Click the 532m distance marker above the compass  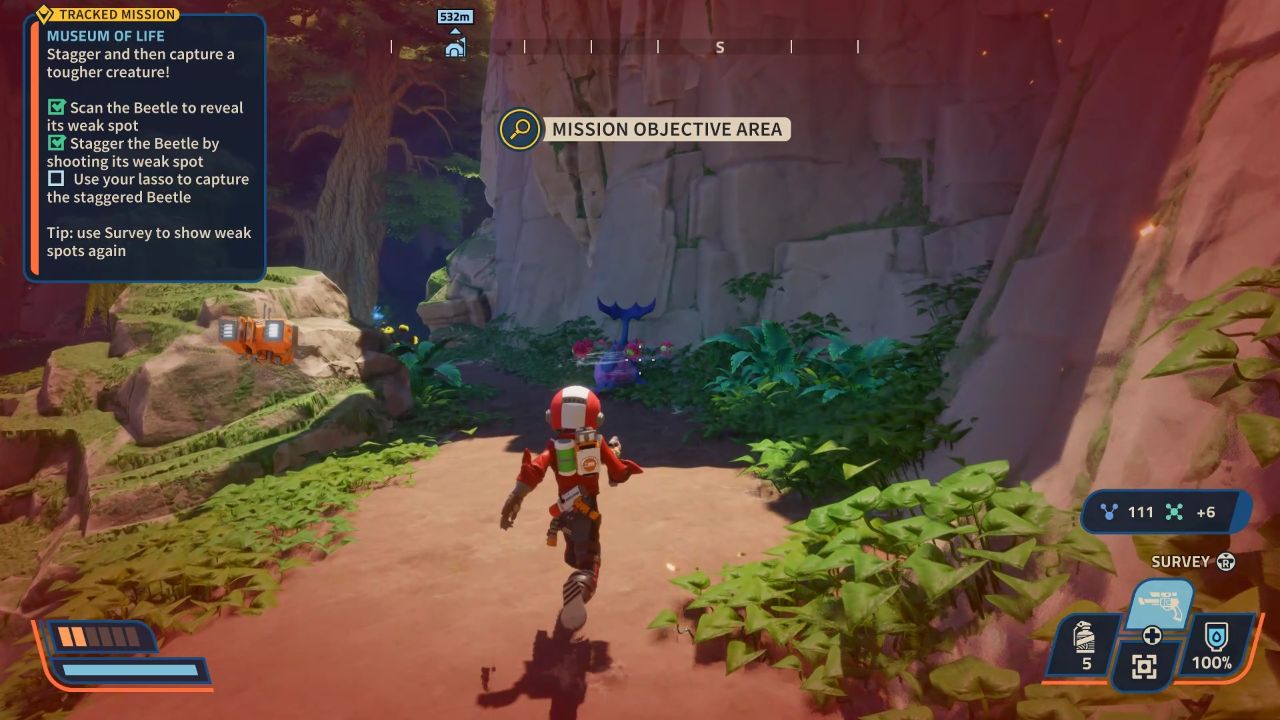click(456, 17)
